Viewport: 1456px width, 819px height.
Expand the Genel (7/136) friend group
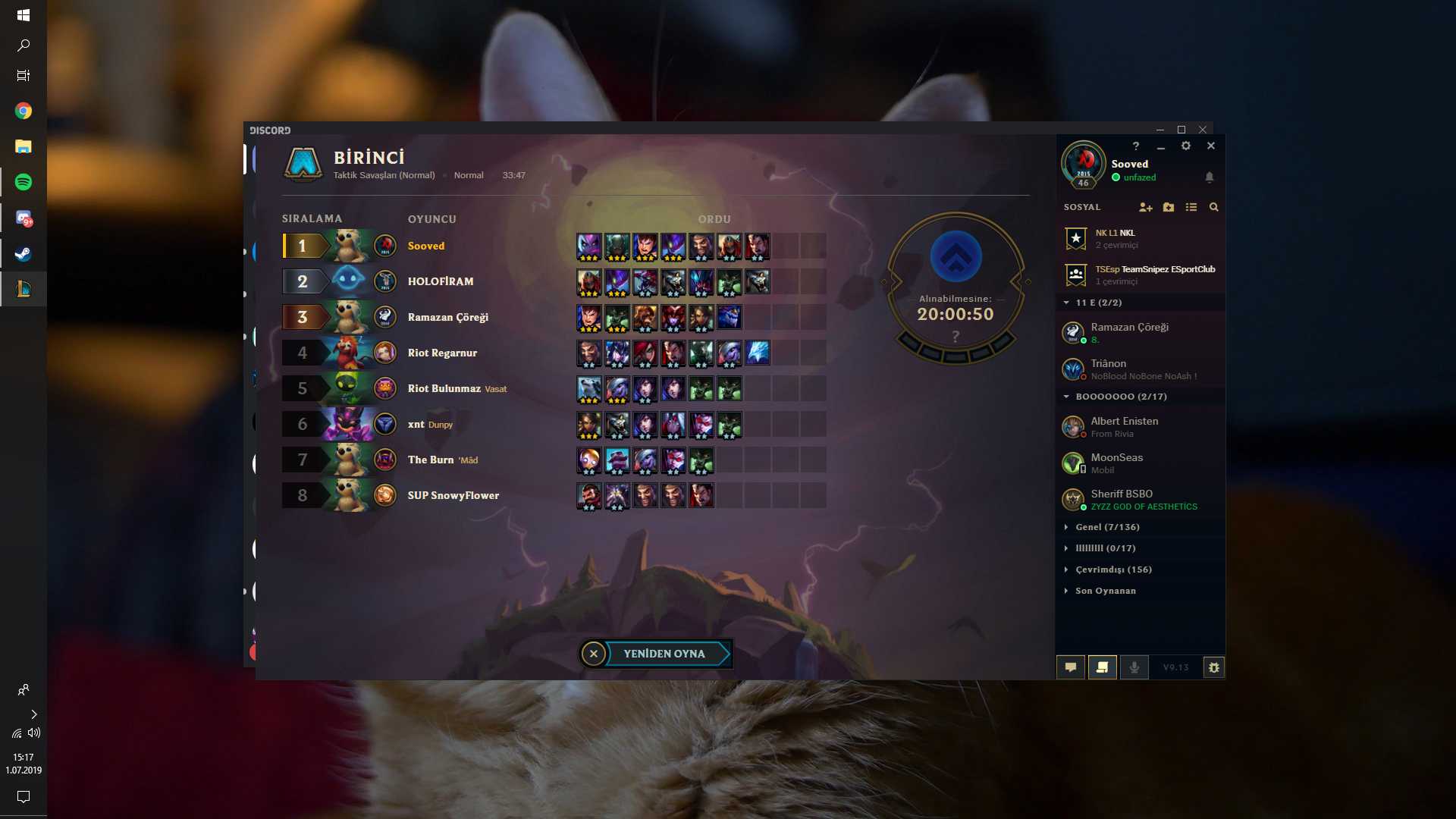click(x=1107, y=527)
